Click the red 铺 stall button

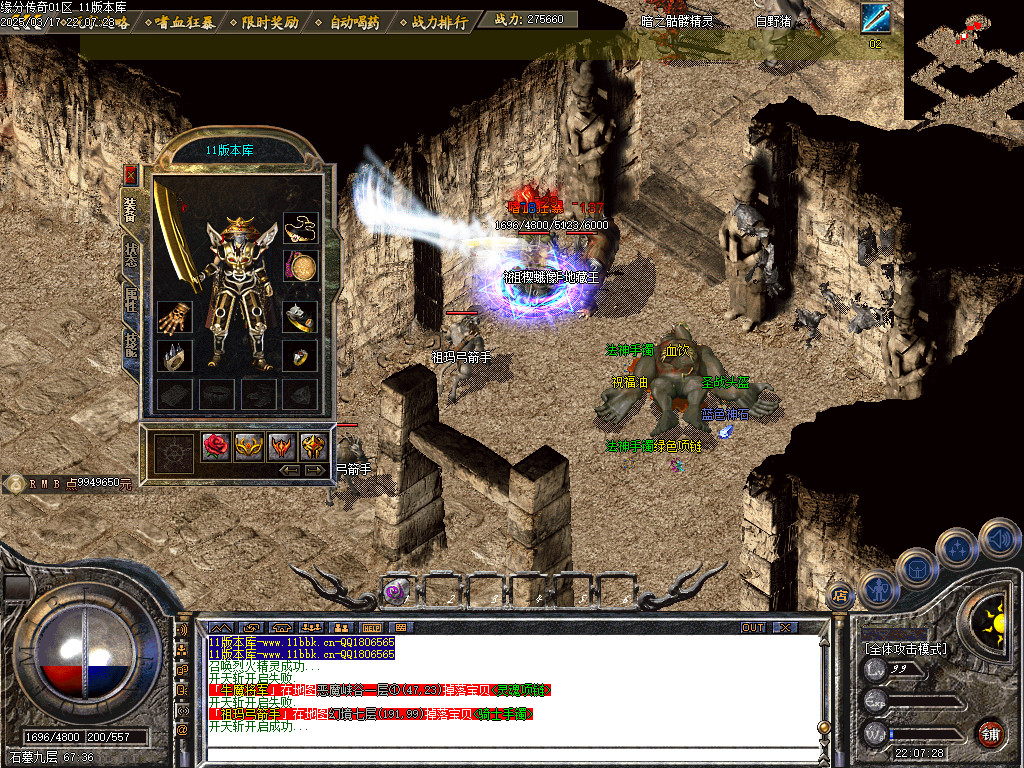tap(990, 732)
